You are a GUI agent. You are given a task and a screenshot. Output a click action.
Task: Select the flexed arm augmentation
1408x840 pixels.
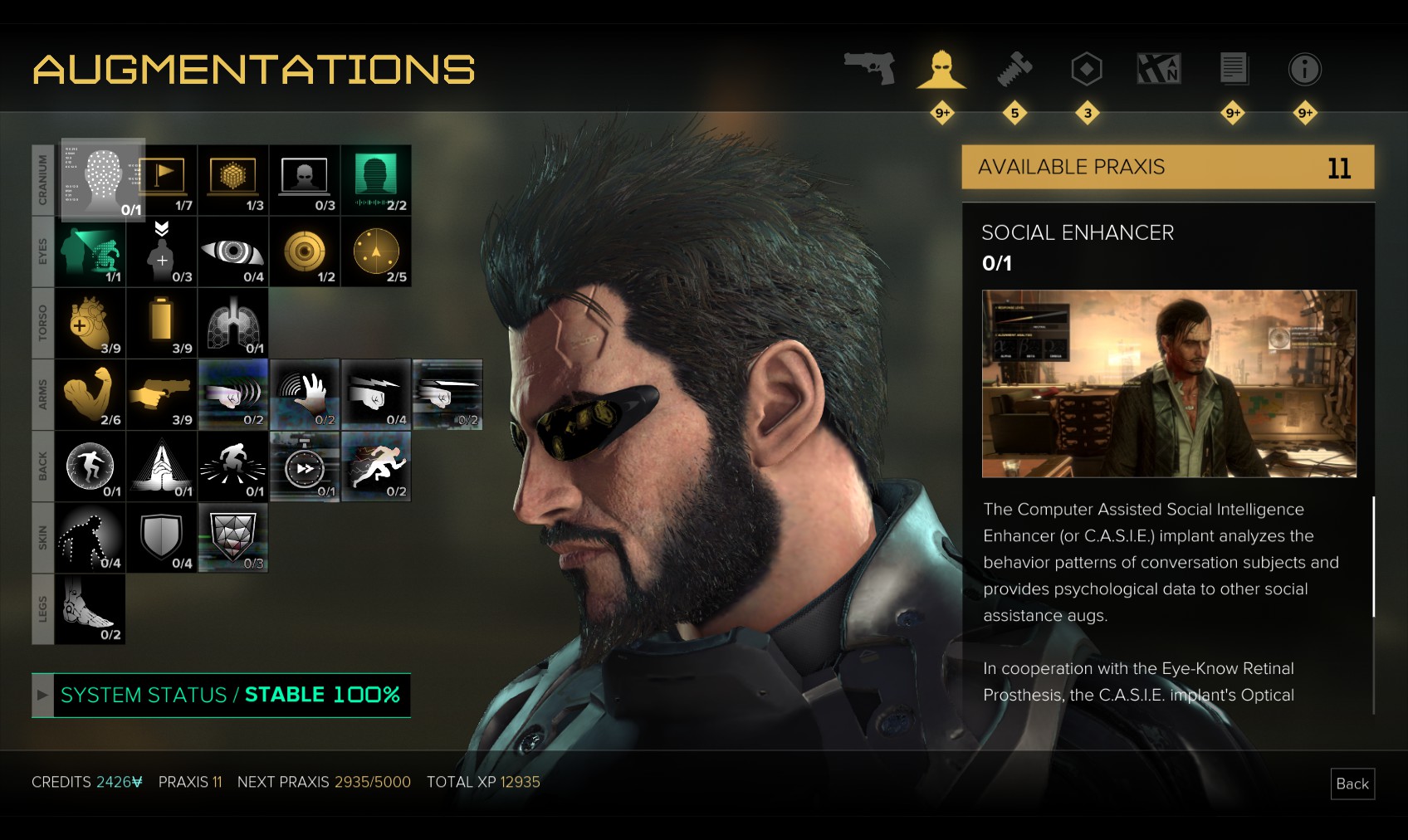[90, 394]
